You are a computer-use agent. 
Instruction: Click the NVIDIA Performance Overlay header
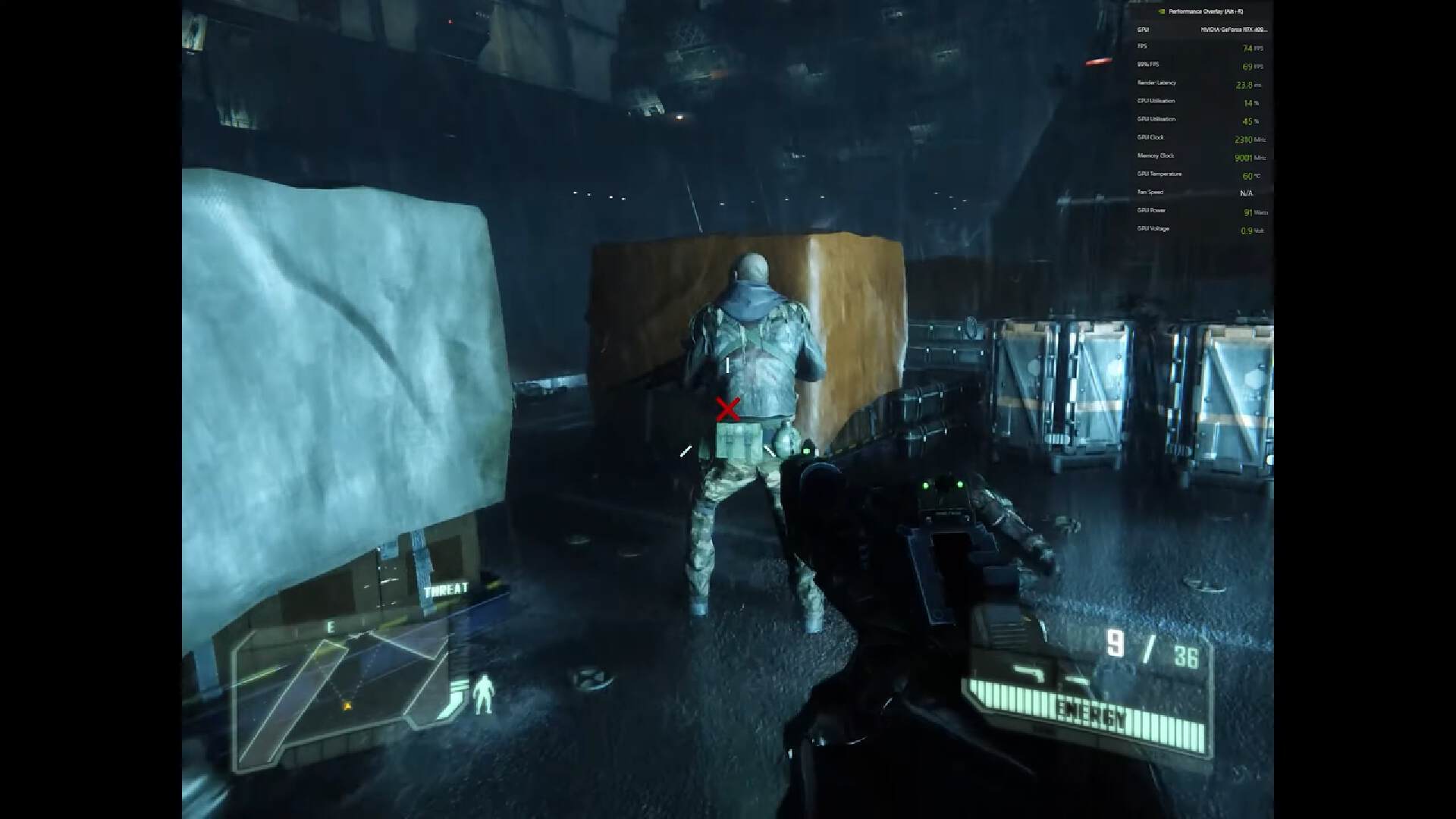click(x=1200, y=11)
